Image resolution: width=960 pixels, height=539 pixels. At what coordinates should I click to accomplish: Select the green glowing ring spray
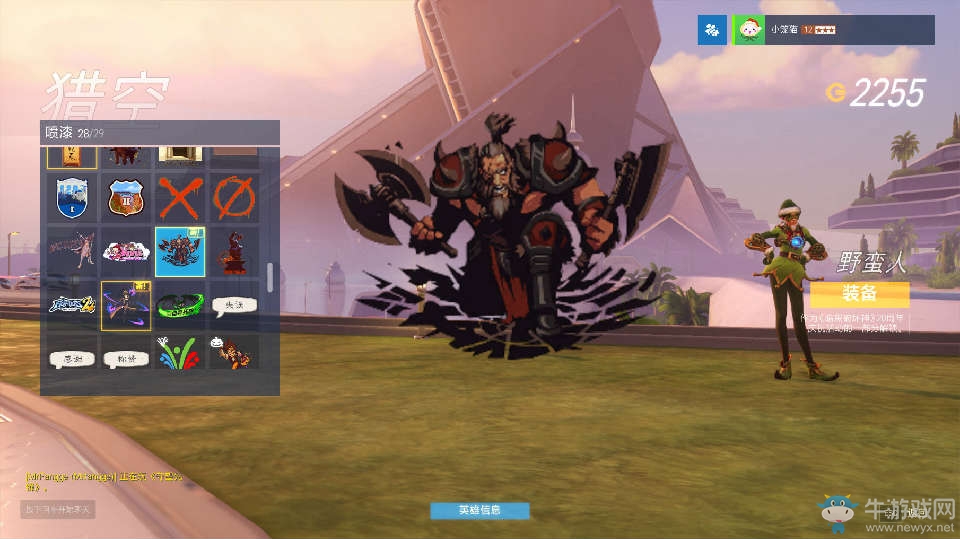point(180,305)
